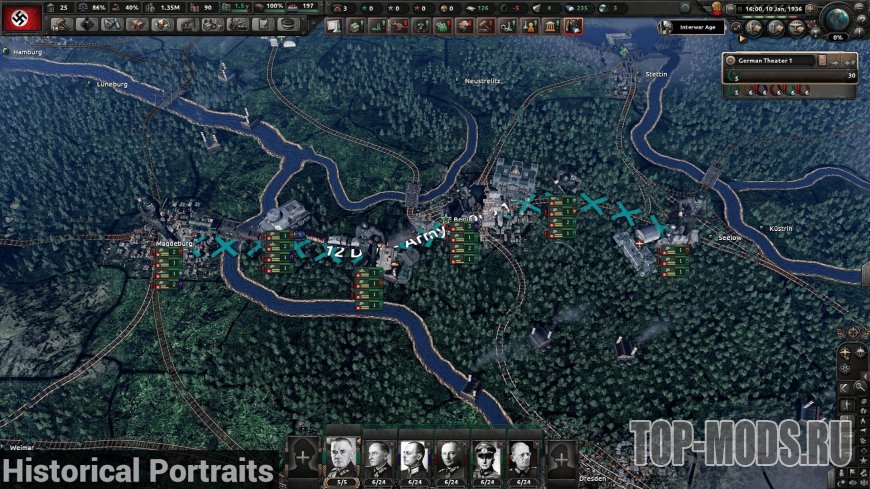Viewport: 870px width, 489px height.
Task: Open the research menu
Action: click(111, 24)
